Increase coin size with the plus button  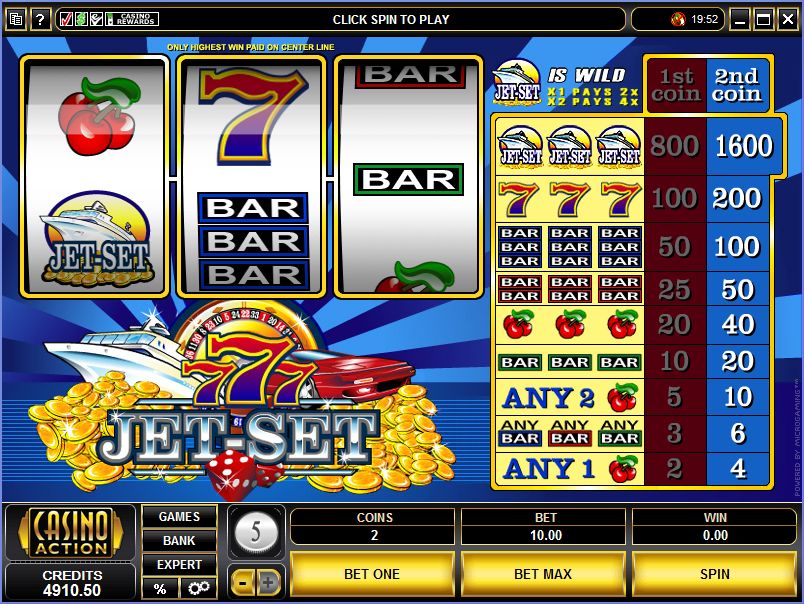270,581
